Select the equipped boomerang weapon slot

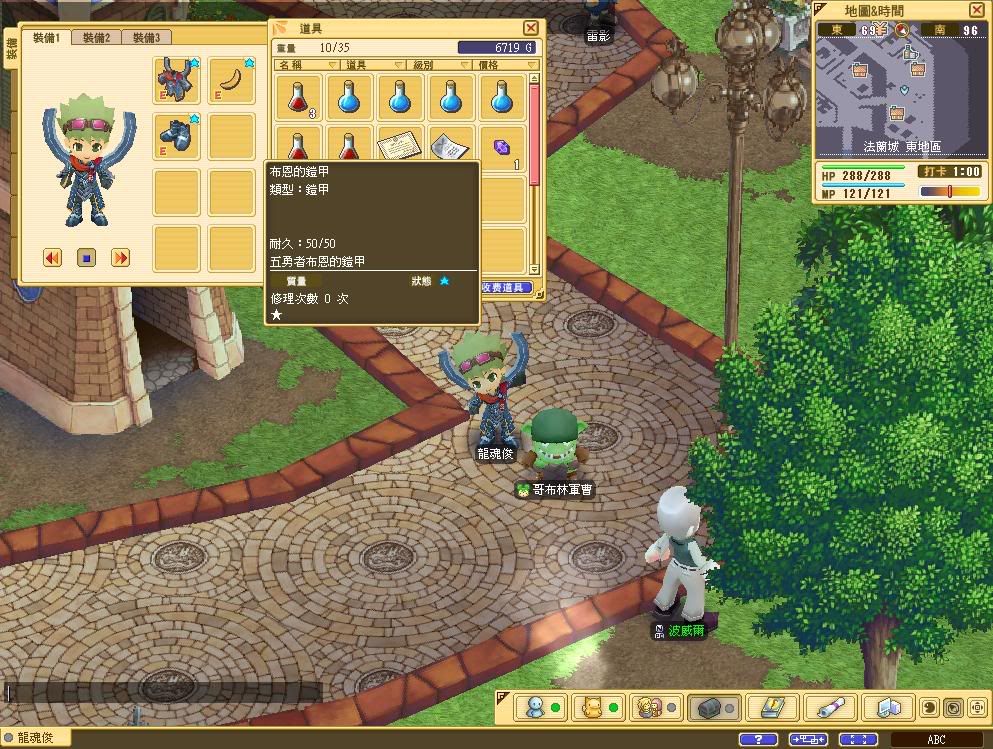232,79
